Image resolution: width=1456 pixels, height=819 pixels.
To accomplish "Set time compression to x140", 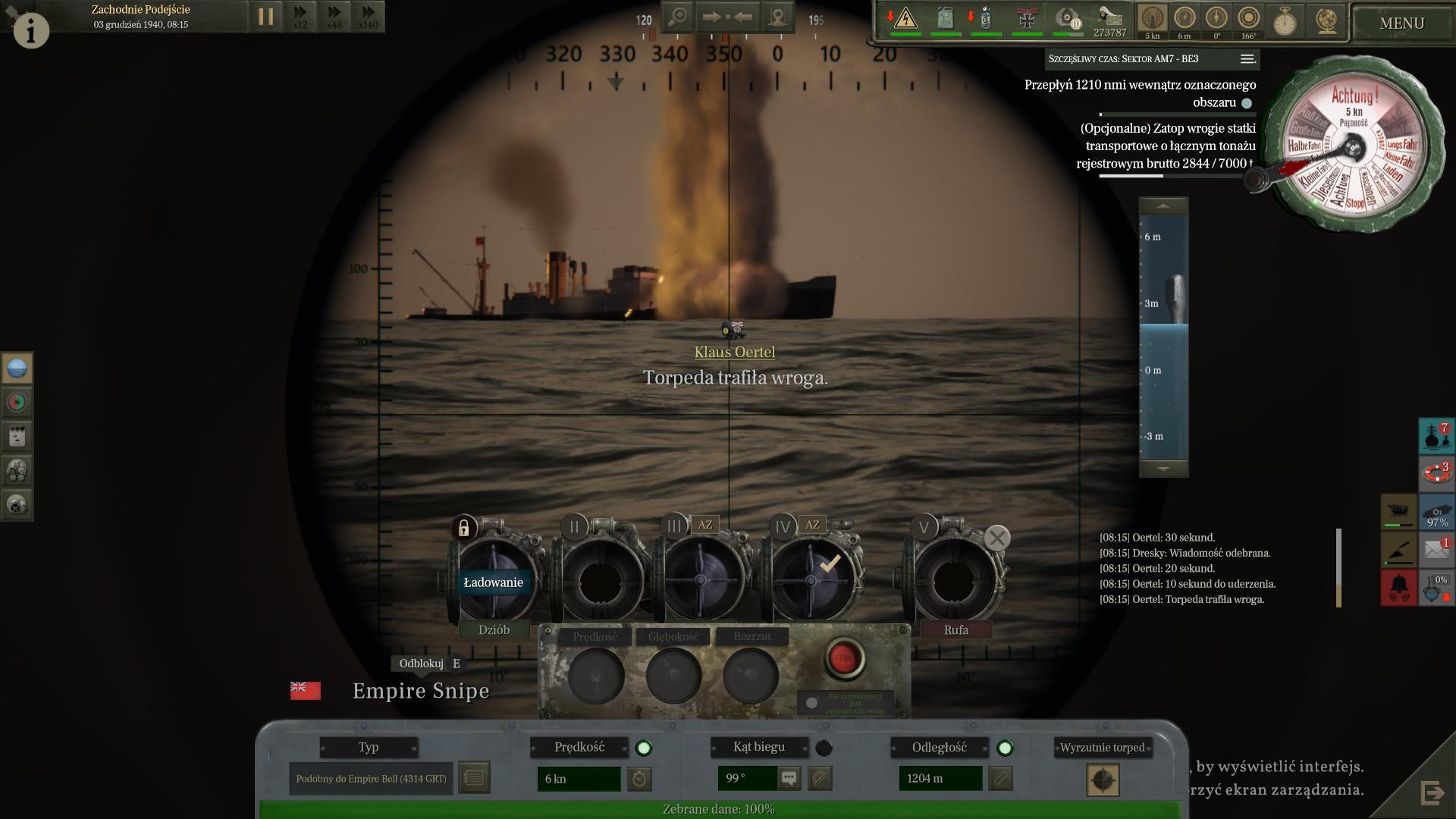I will [369, 17].
